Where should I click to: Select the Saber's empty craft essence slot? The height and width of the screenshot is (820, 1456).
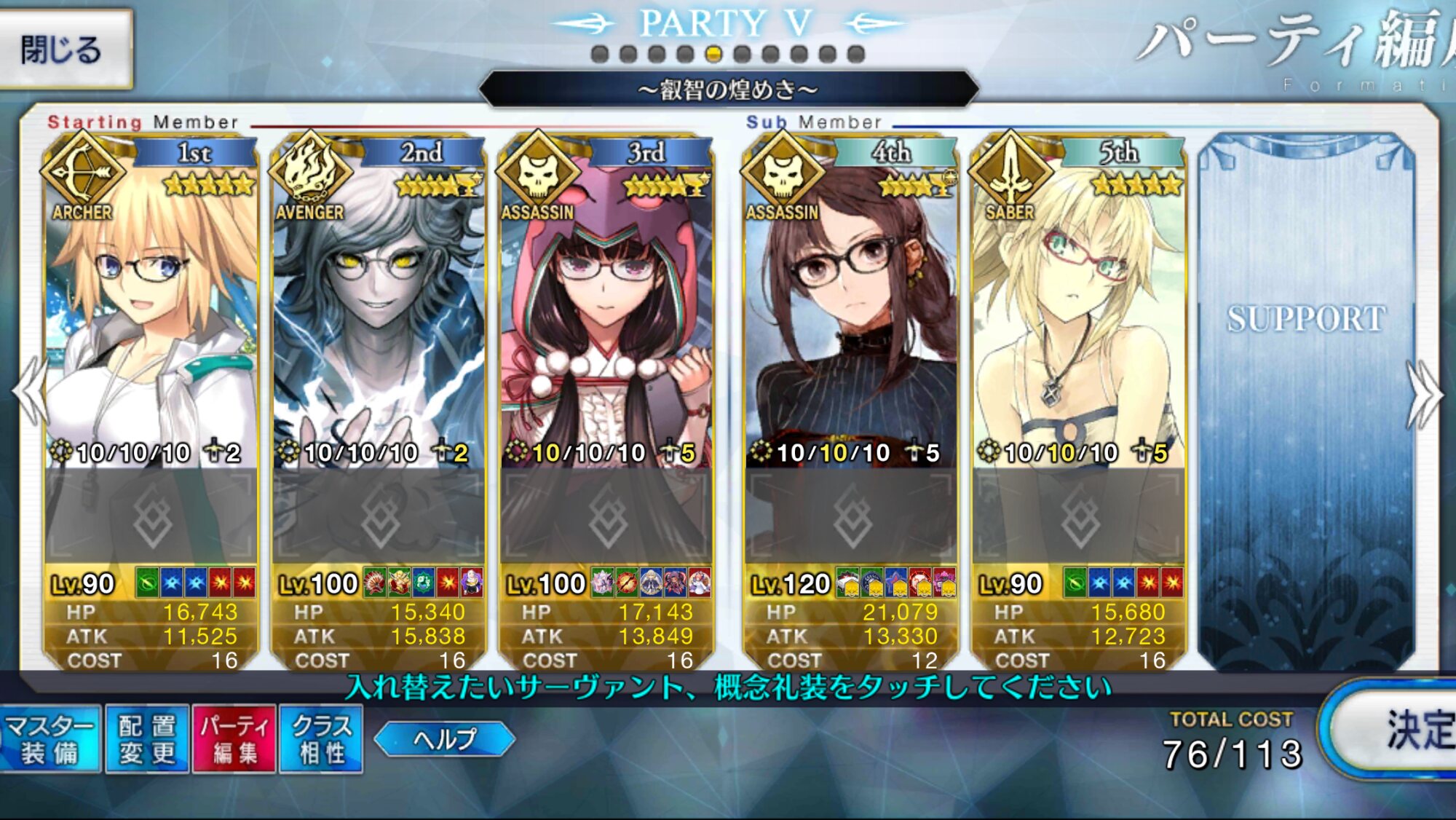[1079, 517]
